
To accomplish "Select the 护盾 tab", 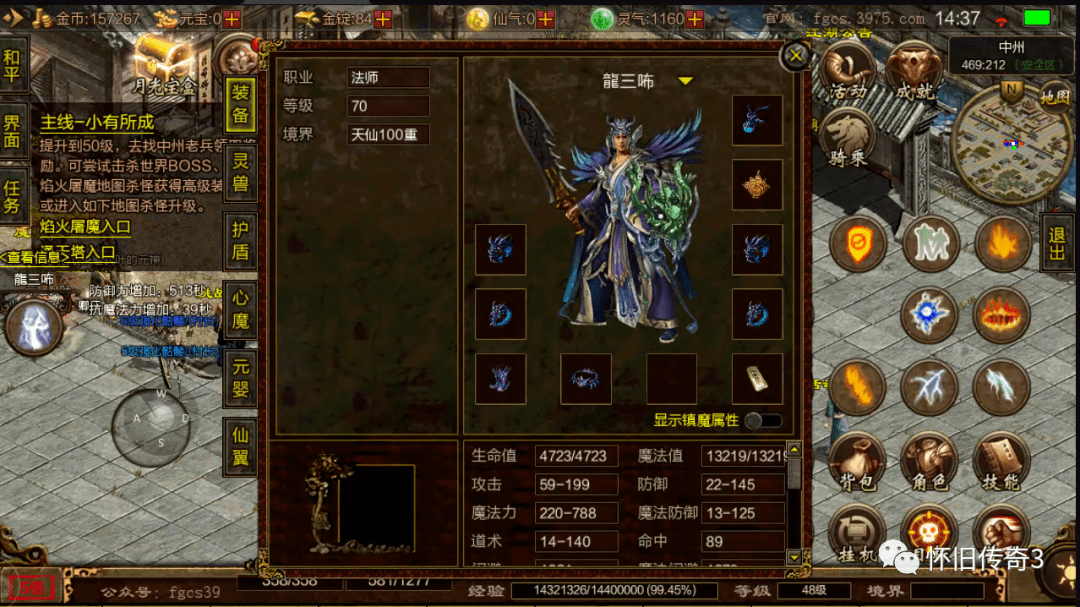I will pos(241,240).
